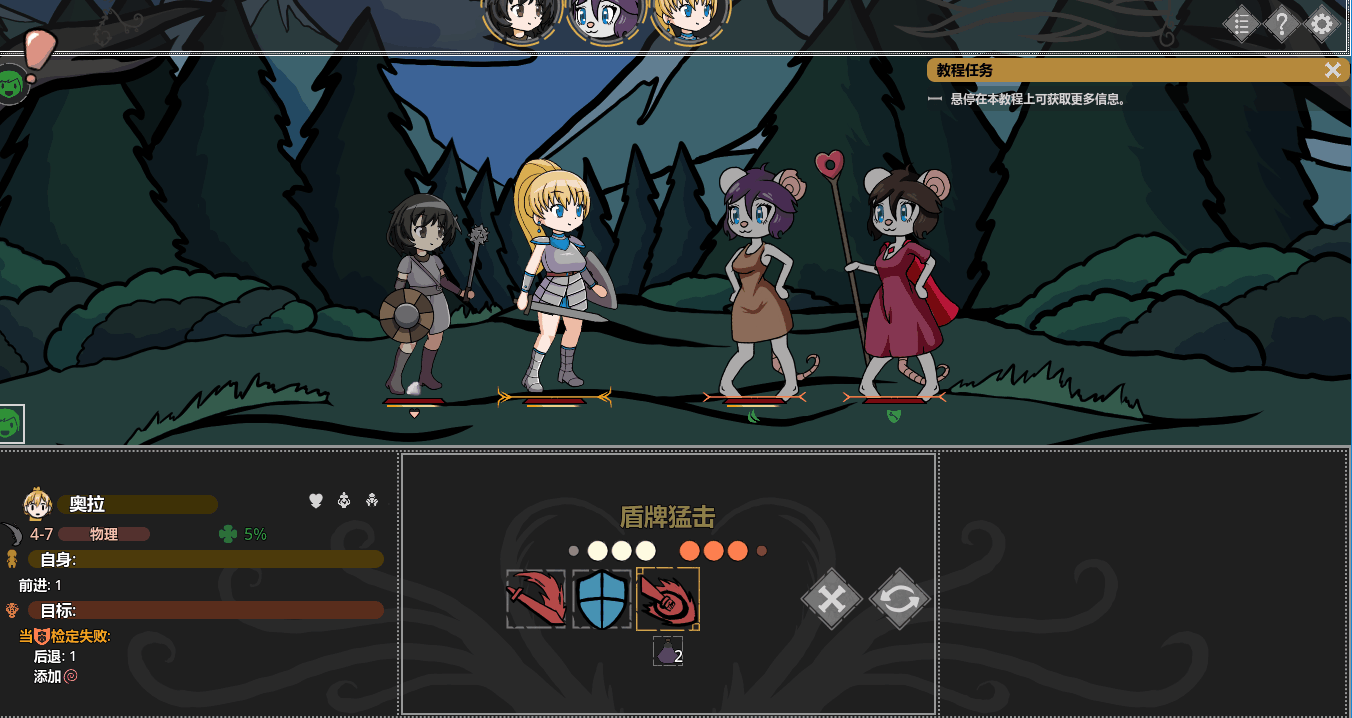Select the black-haired girl turn portrait
This screenshot has width=1352, height=718.
521,18
